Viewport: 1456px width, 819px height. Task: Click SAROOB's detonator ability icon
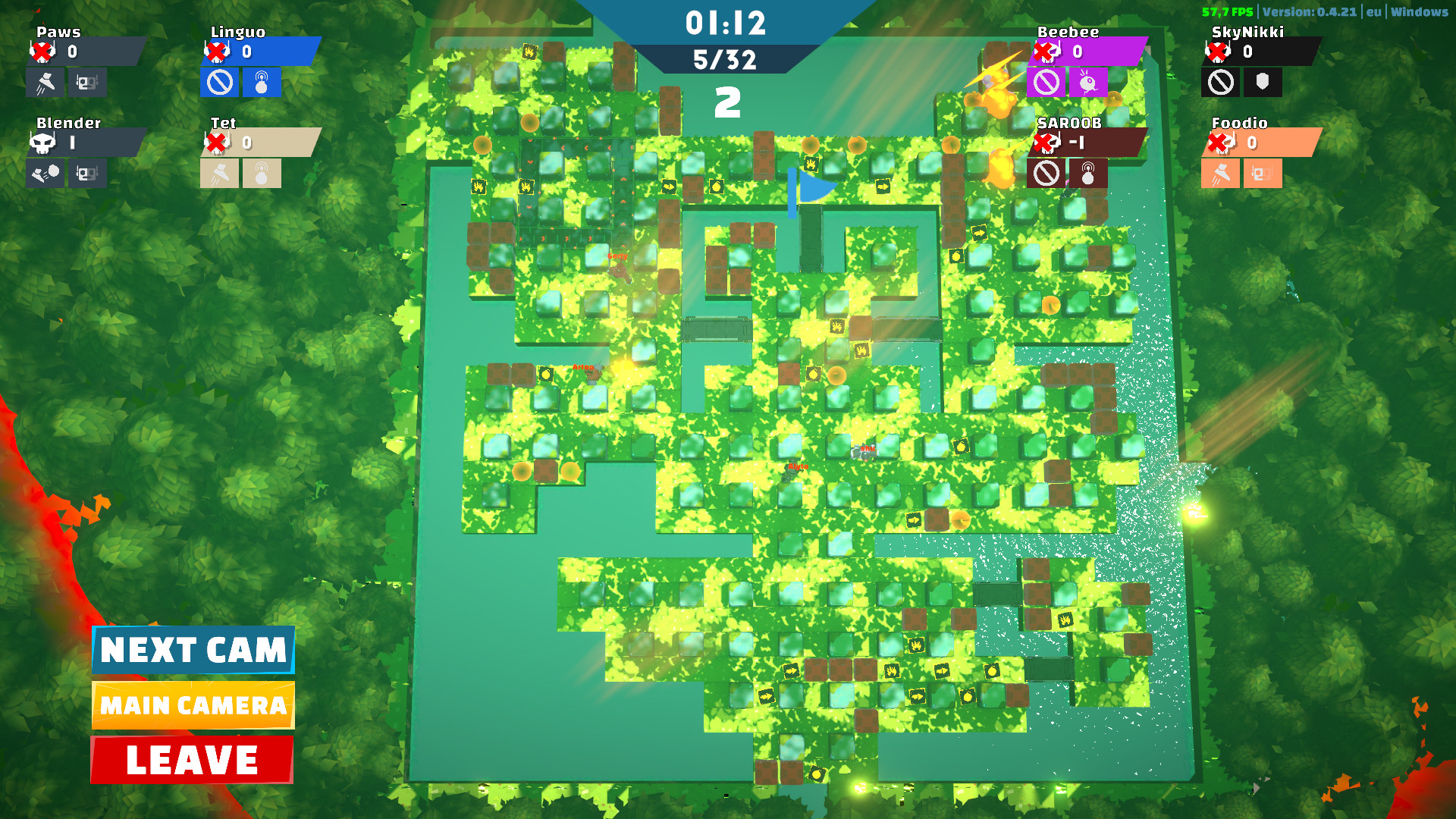(1087, 174)
